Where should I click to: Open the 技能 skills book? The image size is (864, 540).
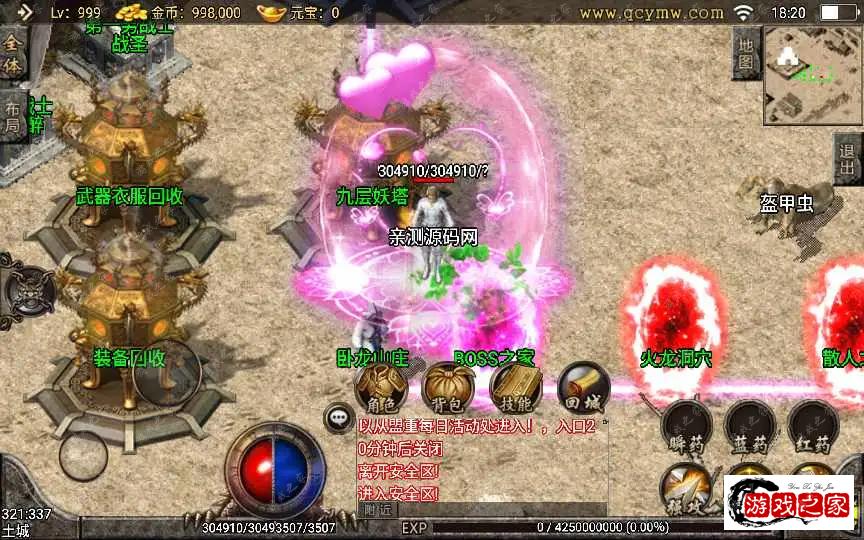(x=516, y=387)
